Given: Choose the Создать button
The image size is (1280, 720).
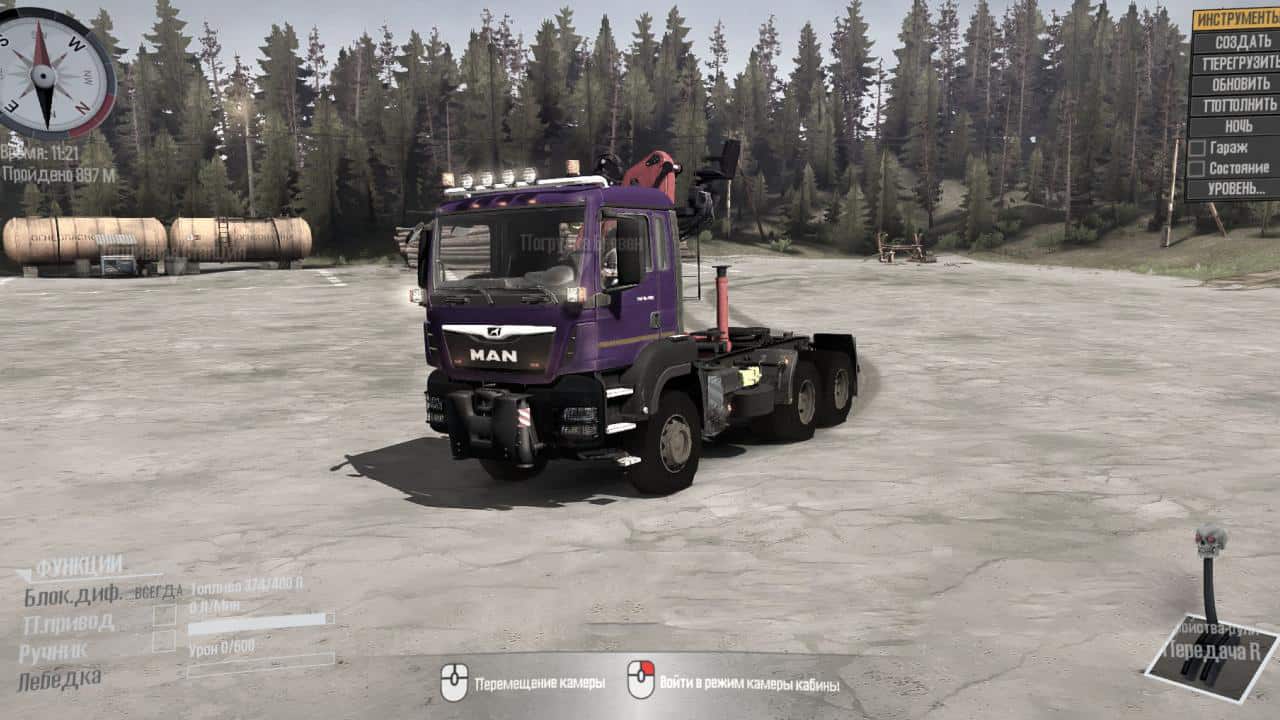Looking at the screenshot, I should point(1236,42).
